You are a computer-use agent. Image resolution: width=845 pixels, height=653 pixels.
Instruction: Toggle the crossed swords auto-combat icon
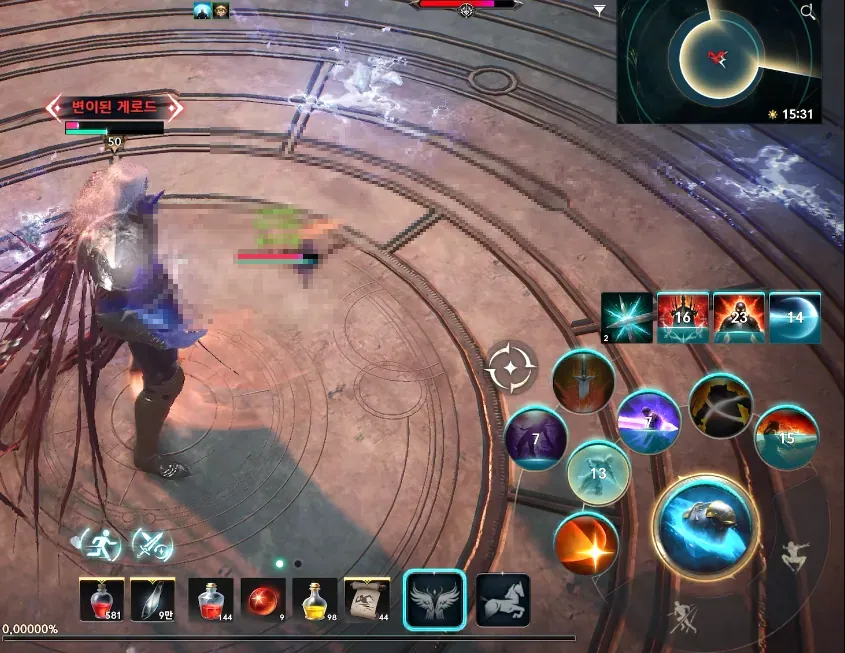[151, 544]
